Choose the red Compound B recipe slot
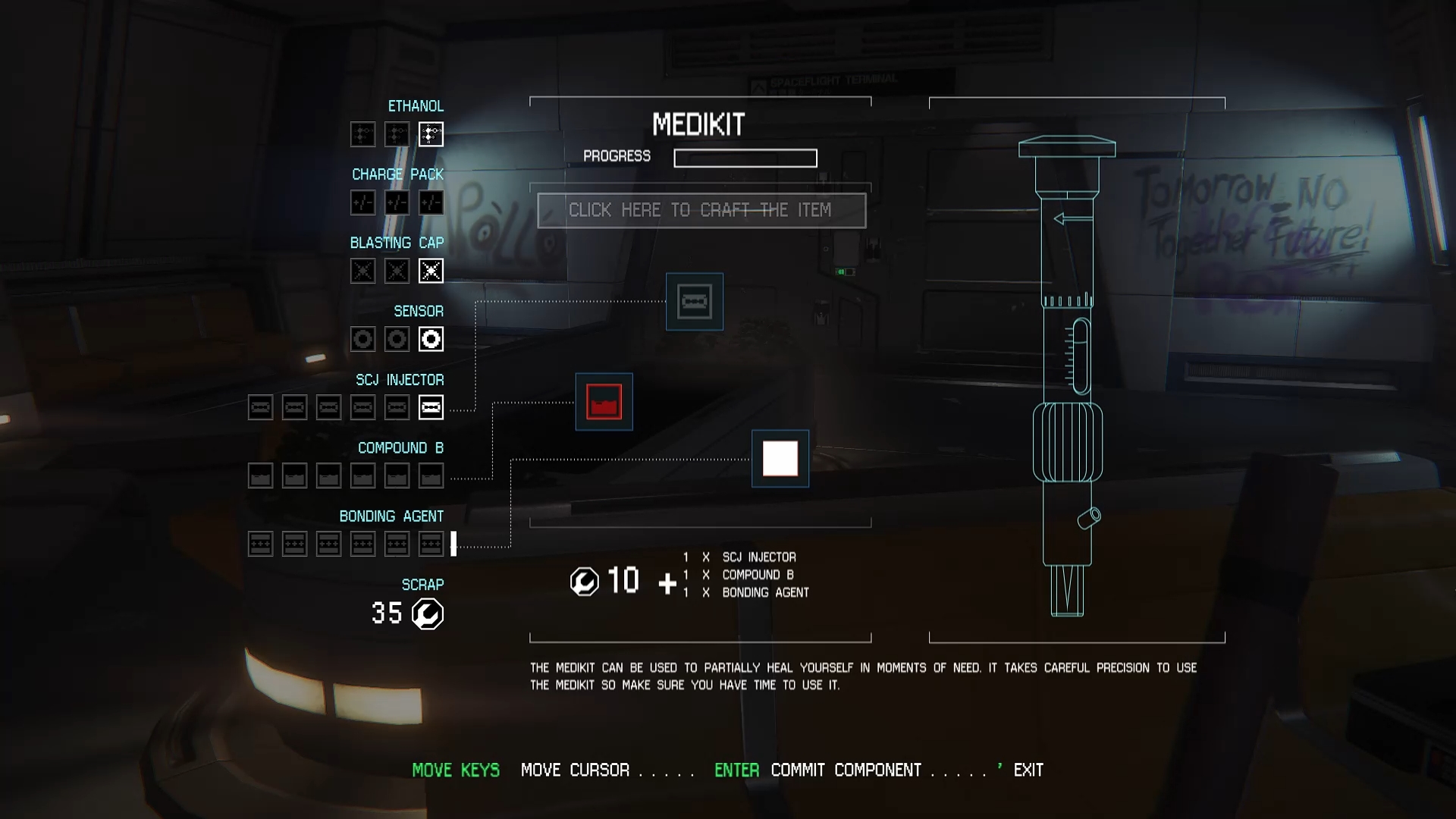This screenshot has height=819, width=1456. [x=604, y=402]
